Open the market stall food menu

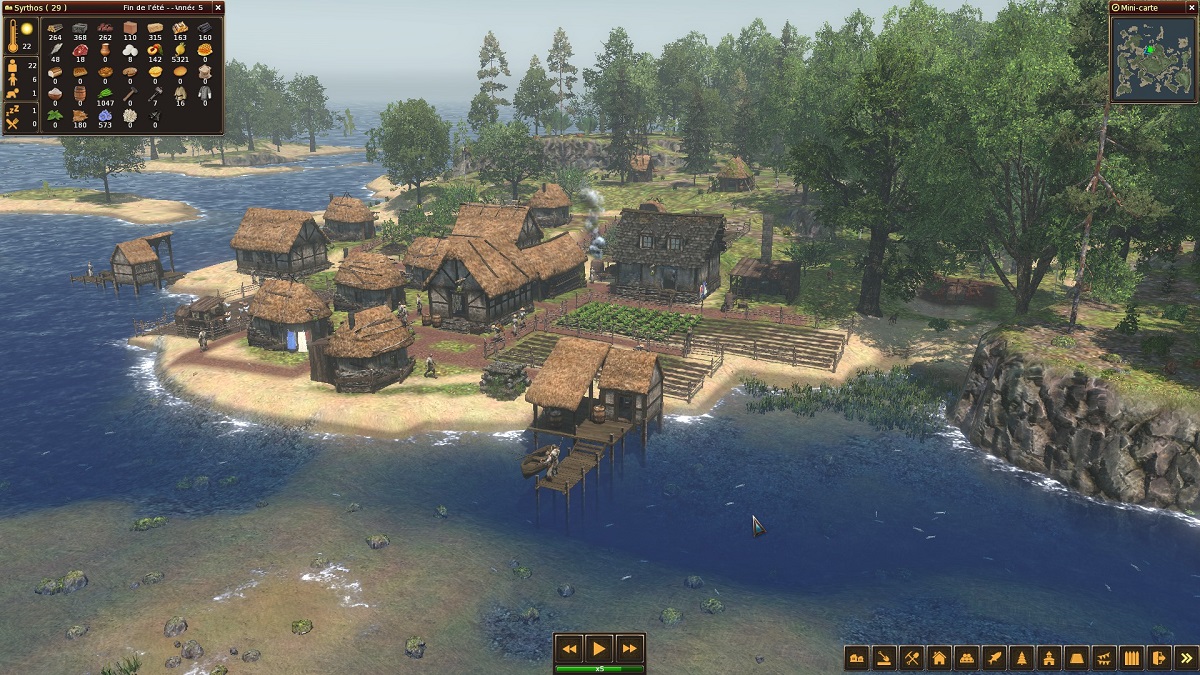(x=966, y=658)
